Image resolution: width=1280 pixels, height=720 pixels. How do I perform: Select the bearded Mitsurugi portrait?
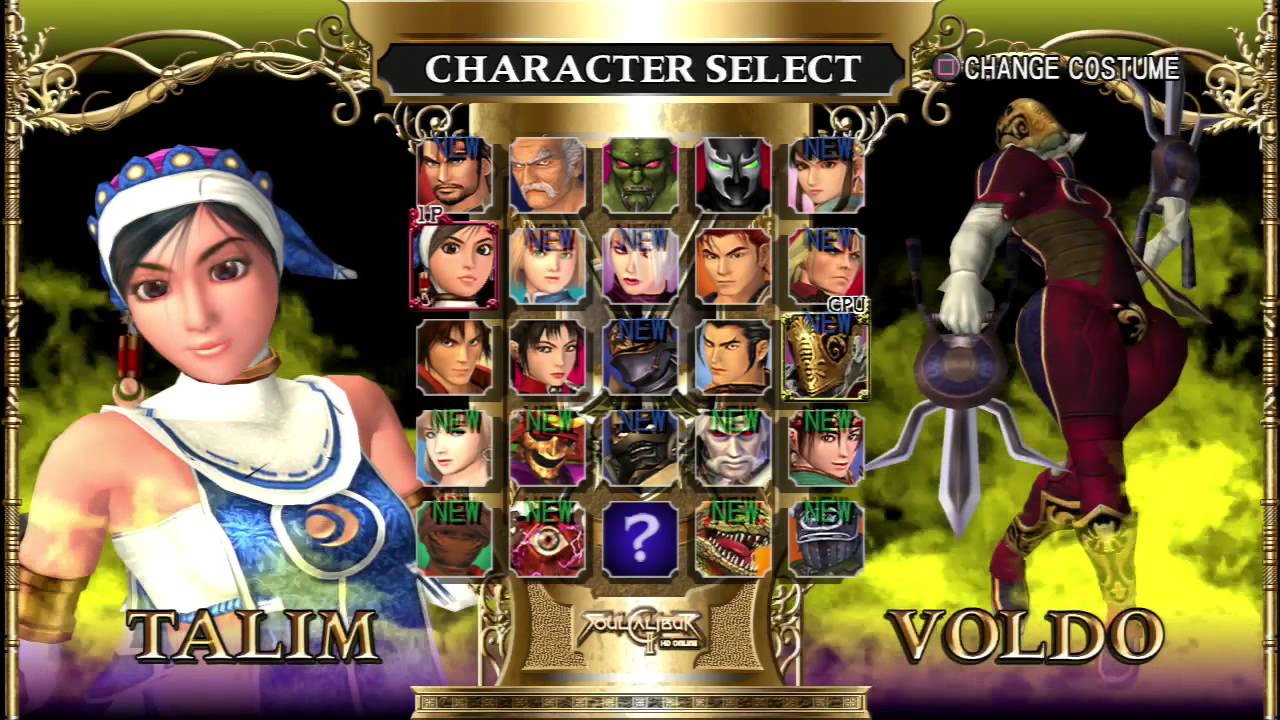[454, 176]
